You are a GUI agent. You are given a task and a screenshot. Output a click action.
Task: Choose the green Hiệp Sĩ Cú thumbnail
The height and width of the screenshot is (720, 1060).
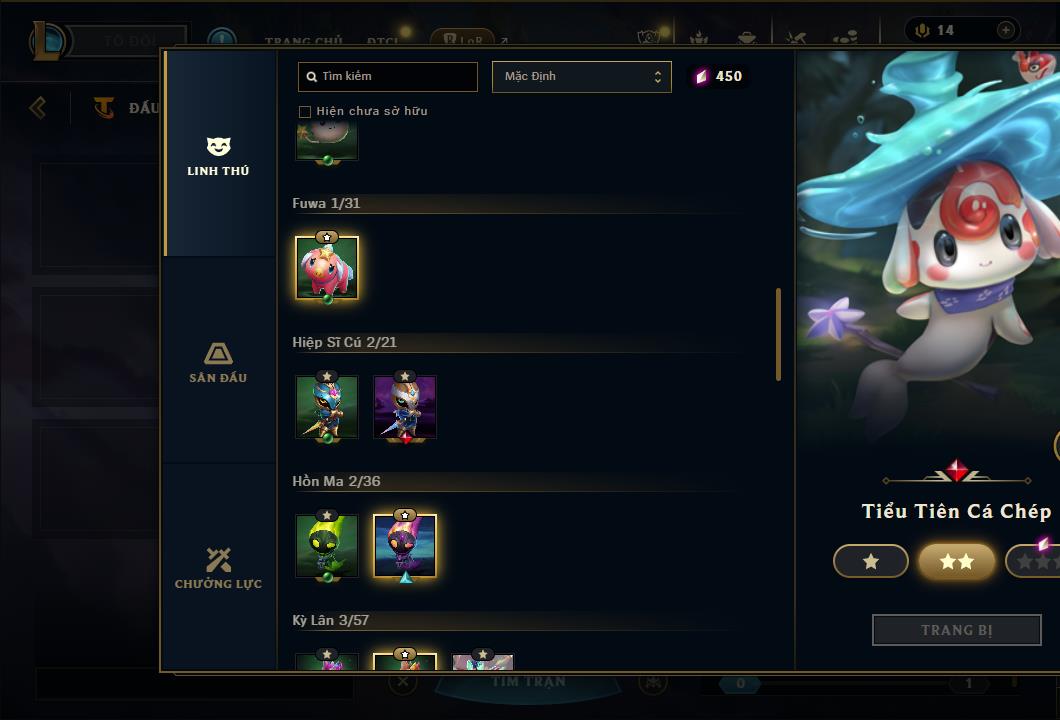[x=327, y=407]
